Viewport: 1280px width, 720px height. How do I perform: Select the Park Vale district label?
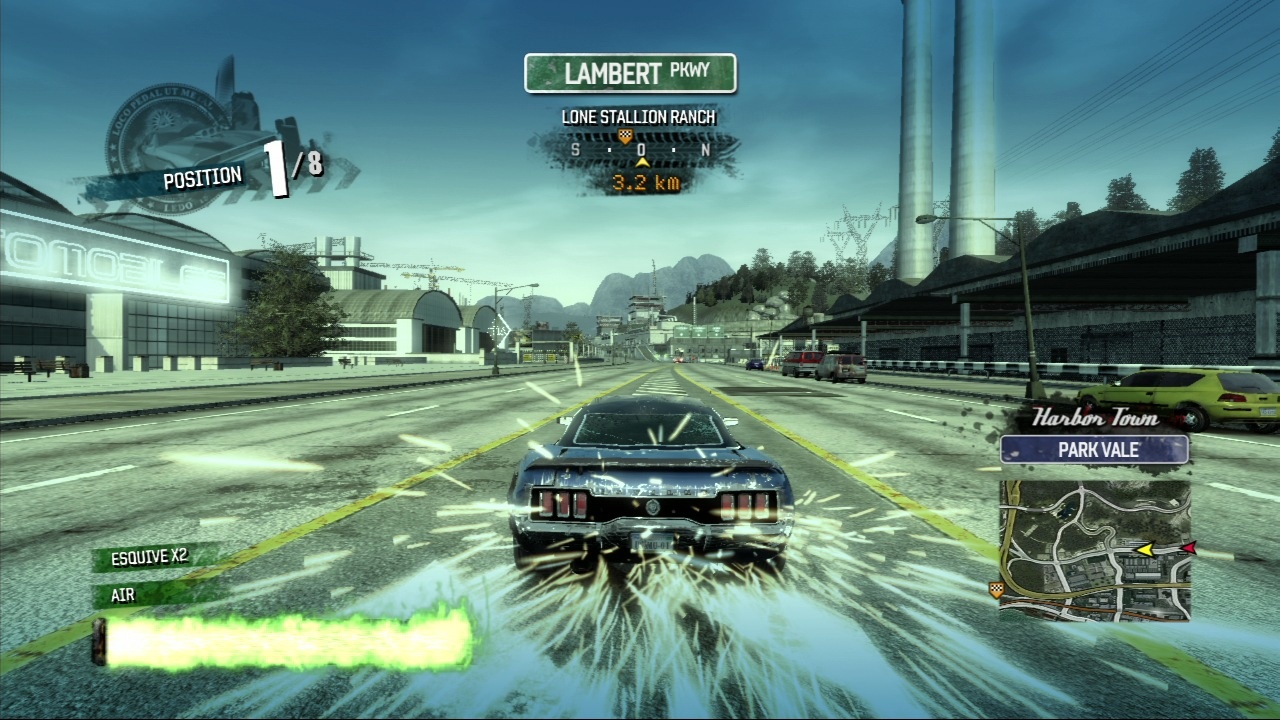(x=1095, y=450)
